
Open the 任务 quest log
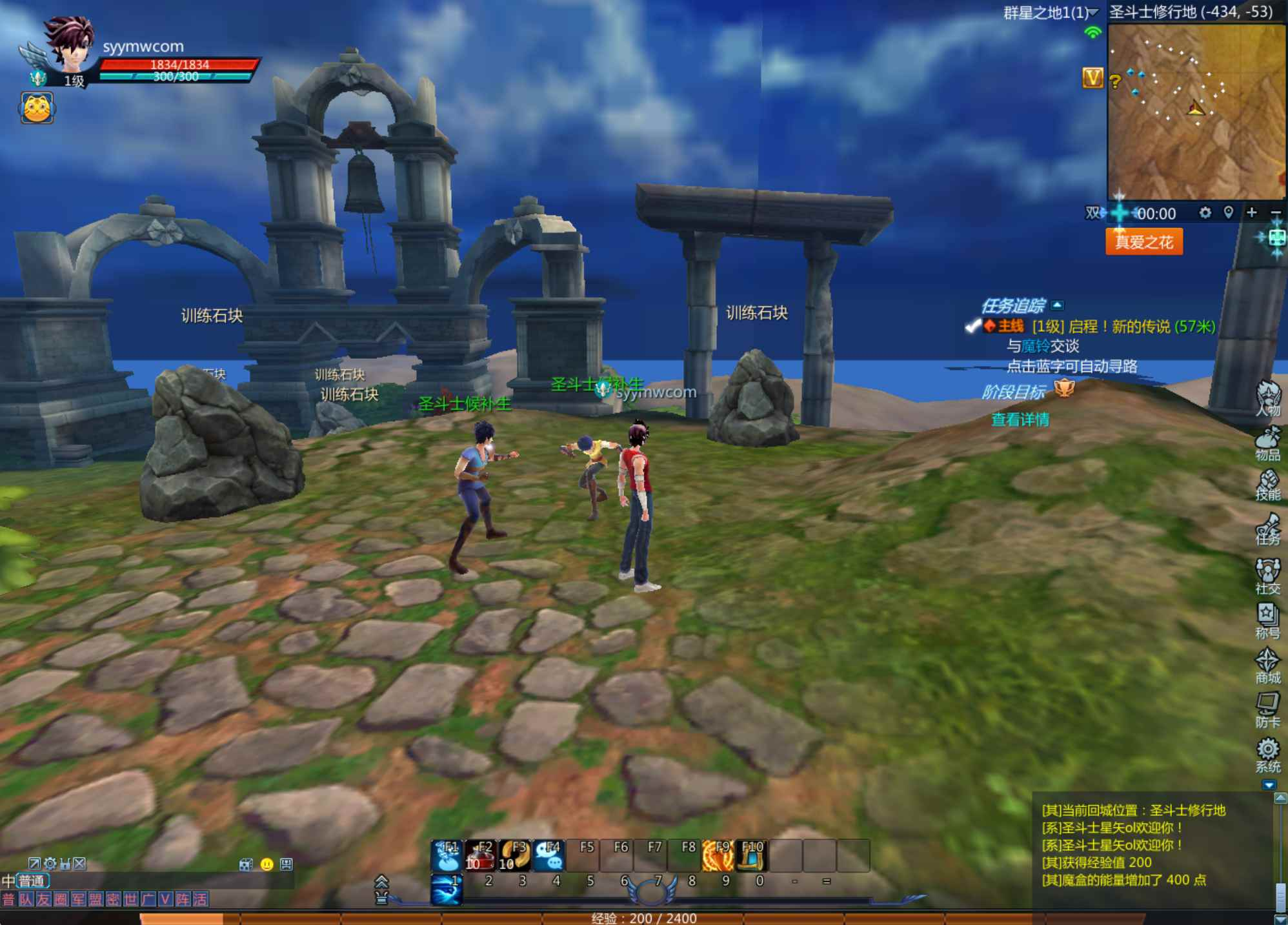1268,529
